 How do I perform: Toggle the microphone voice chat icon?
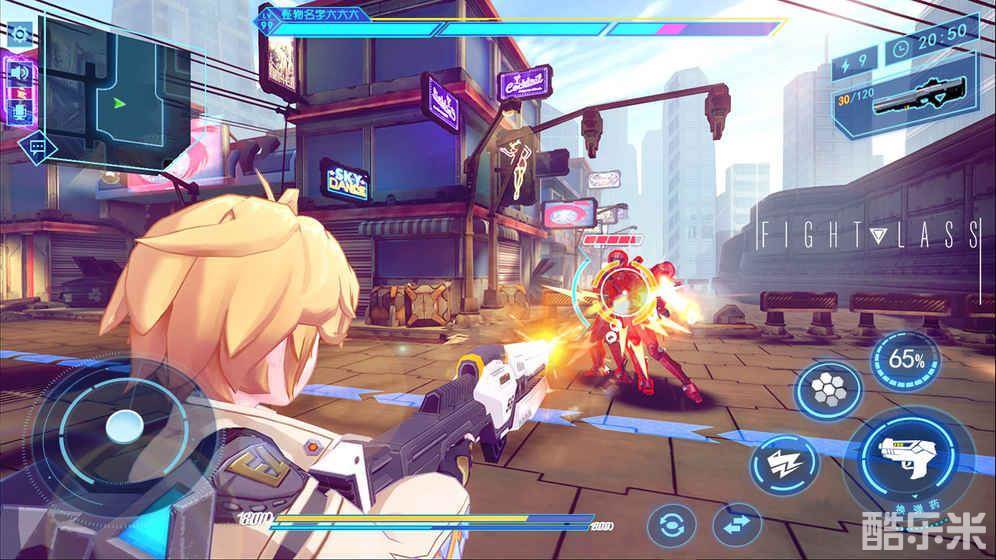(20, 110)
